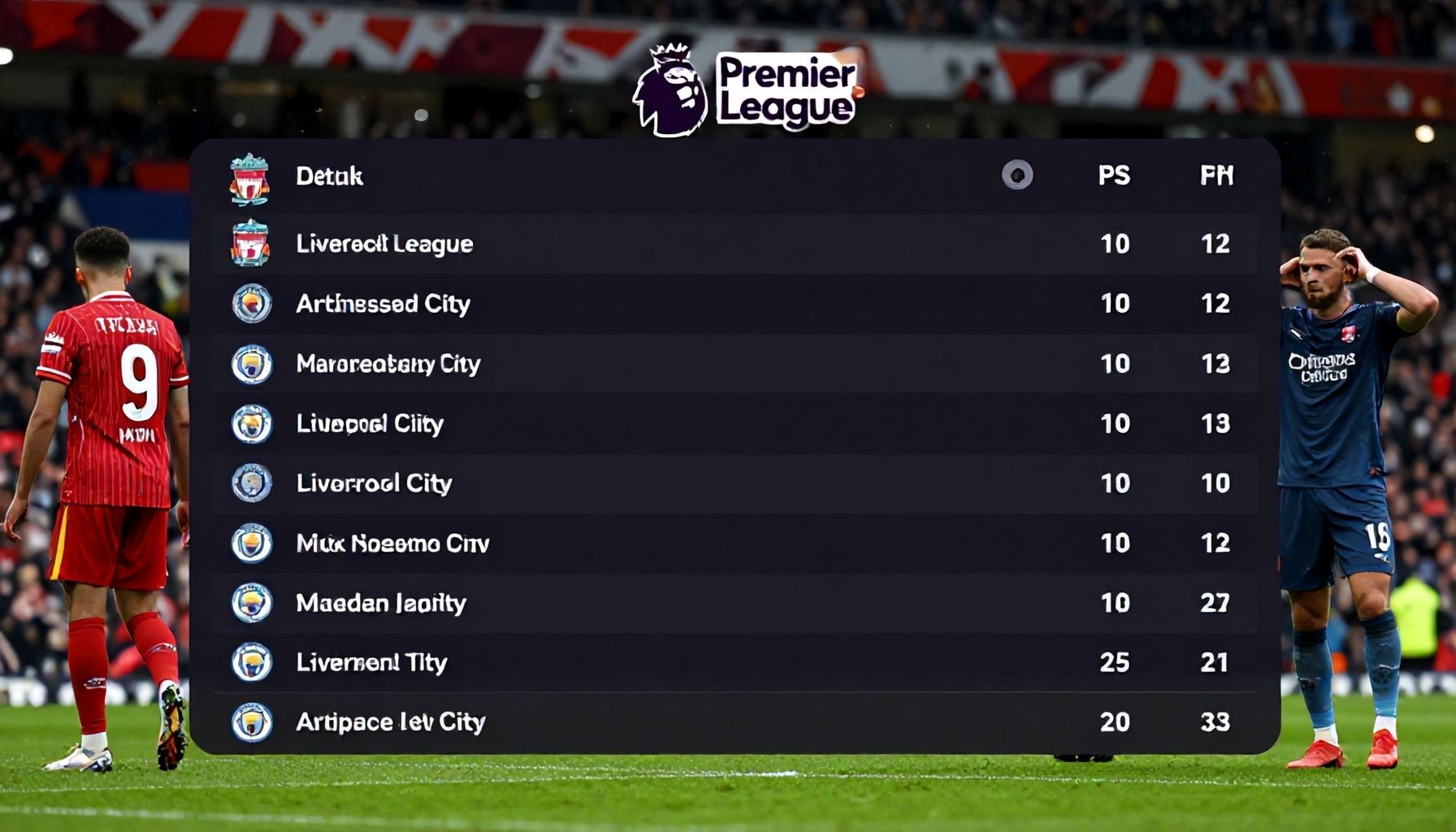Sort table by the FM column header
Image resolution: width=1456 pixels, height=832 pixels.
click(x=1216, y=175)
